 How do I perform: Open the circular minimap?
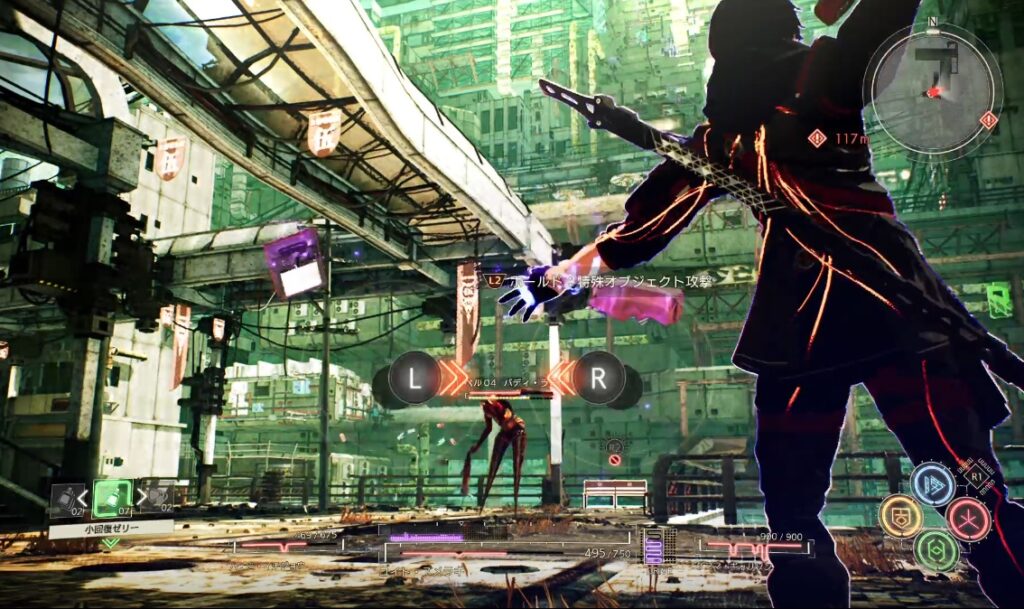tap(933, 88)
